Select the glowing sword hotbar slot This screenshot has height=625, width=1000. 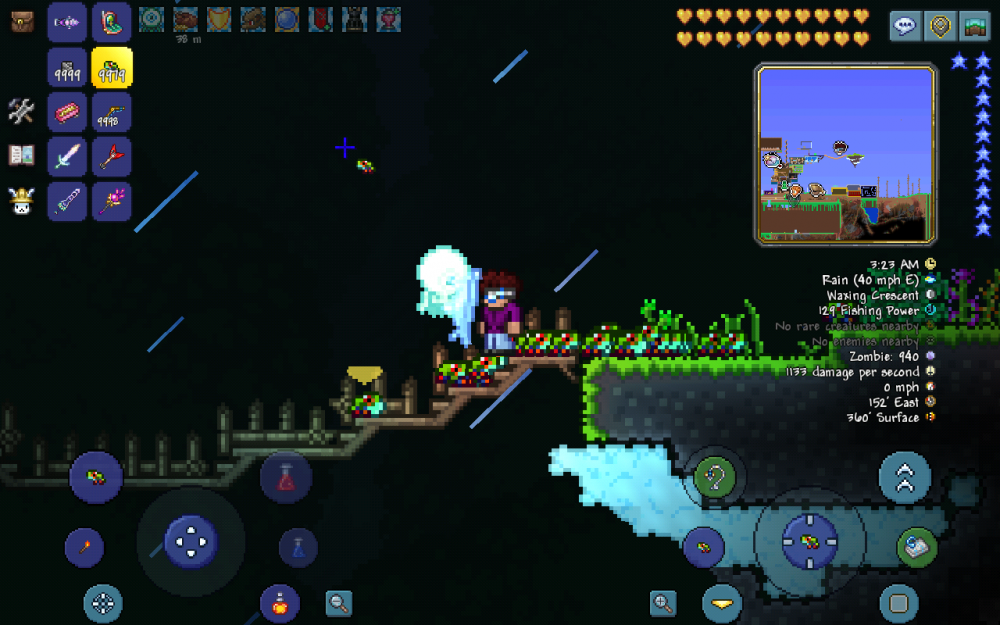coord(67,157)
